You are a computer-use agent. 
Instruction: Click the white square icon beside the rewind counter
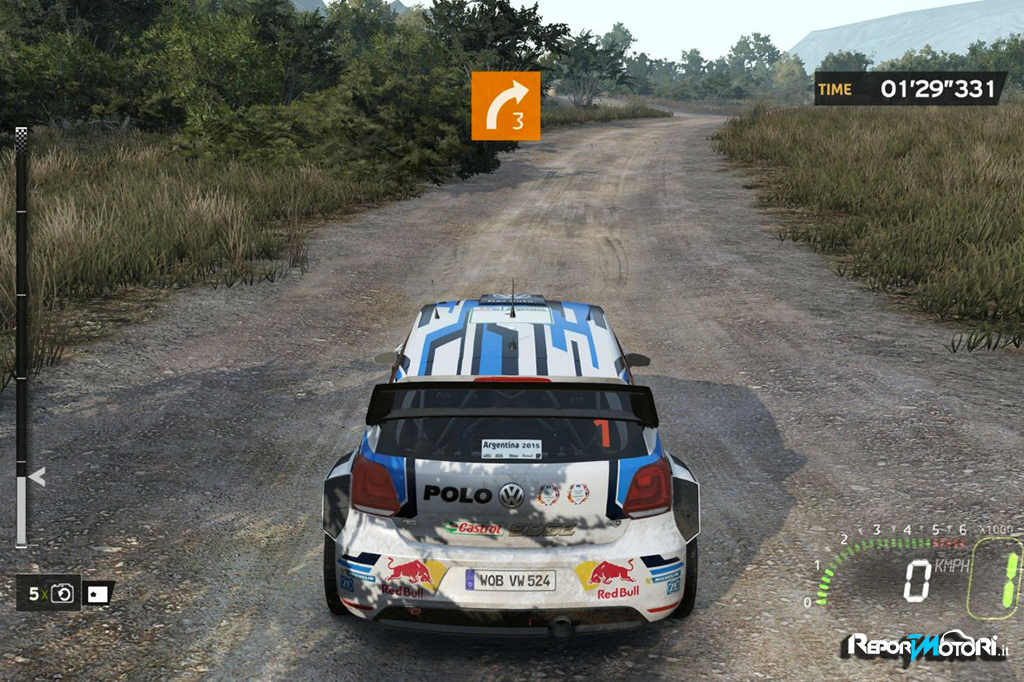point(97,594)
